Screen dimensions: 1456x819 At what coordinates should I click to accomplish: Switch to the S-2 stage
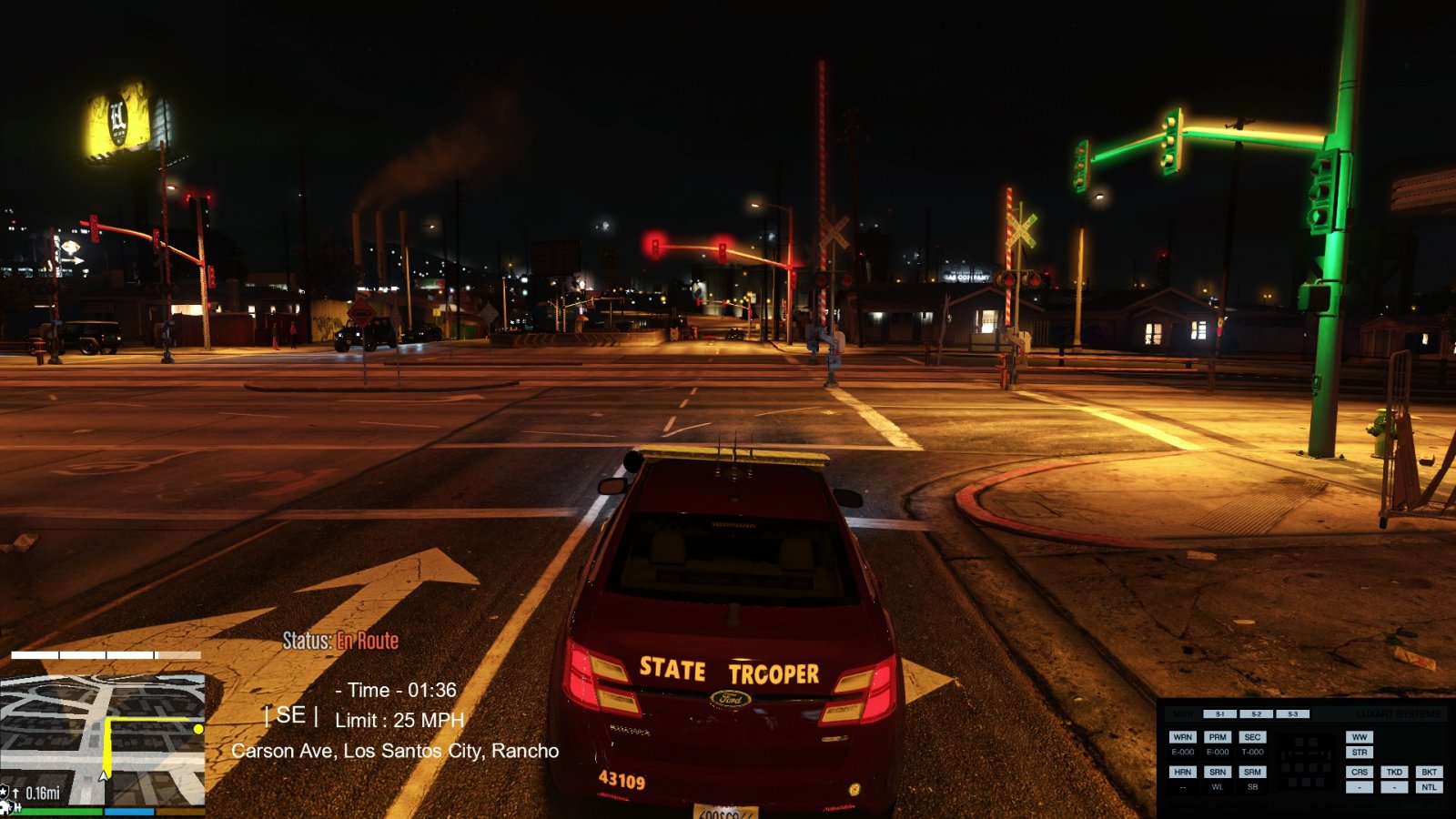click(x=1256, y=714)
